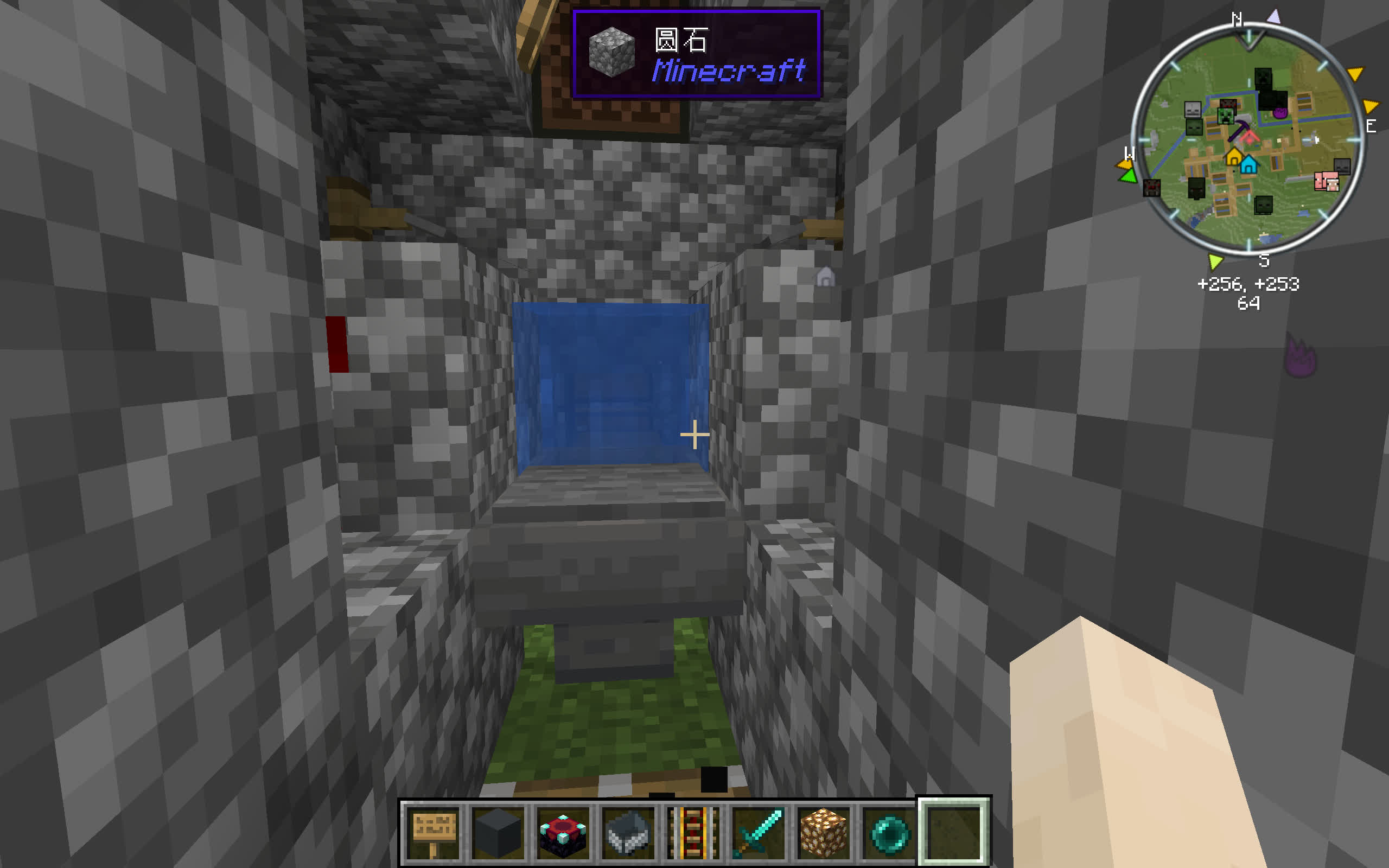Screen dimensions: 1389x868
Task: Choose the ender pearl hotbar slot
Action: pos(888,832)
